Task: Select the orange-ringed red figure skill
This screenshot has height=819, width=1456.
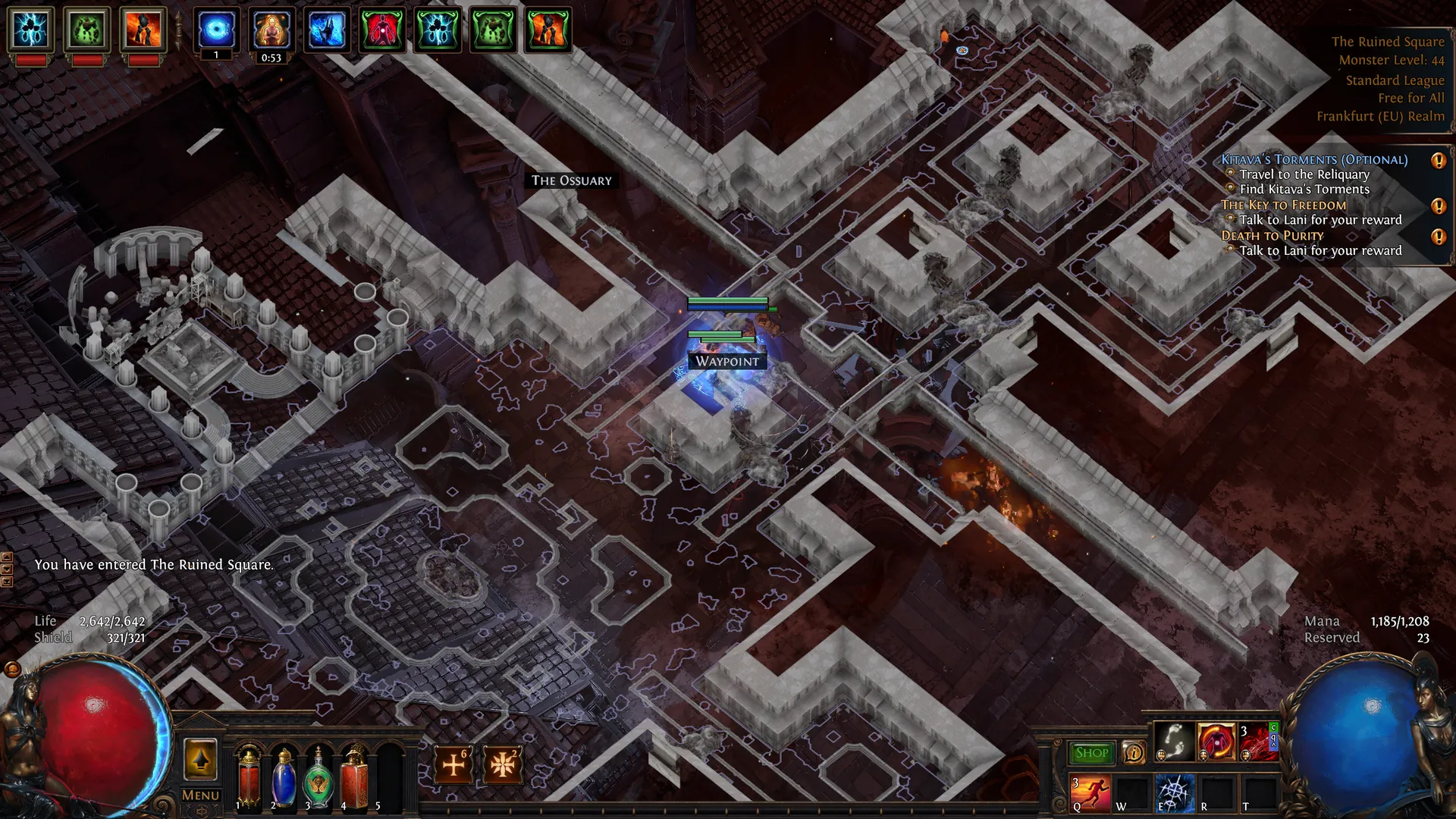Action: 1216,741
